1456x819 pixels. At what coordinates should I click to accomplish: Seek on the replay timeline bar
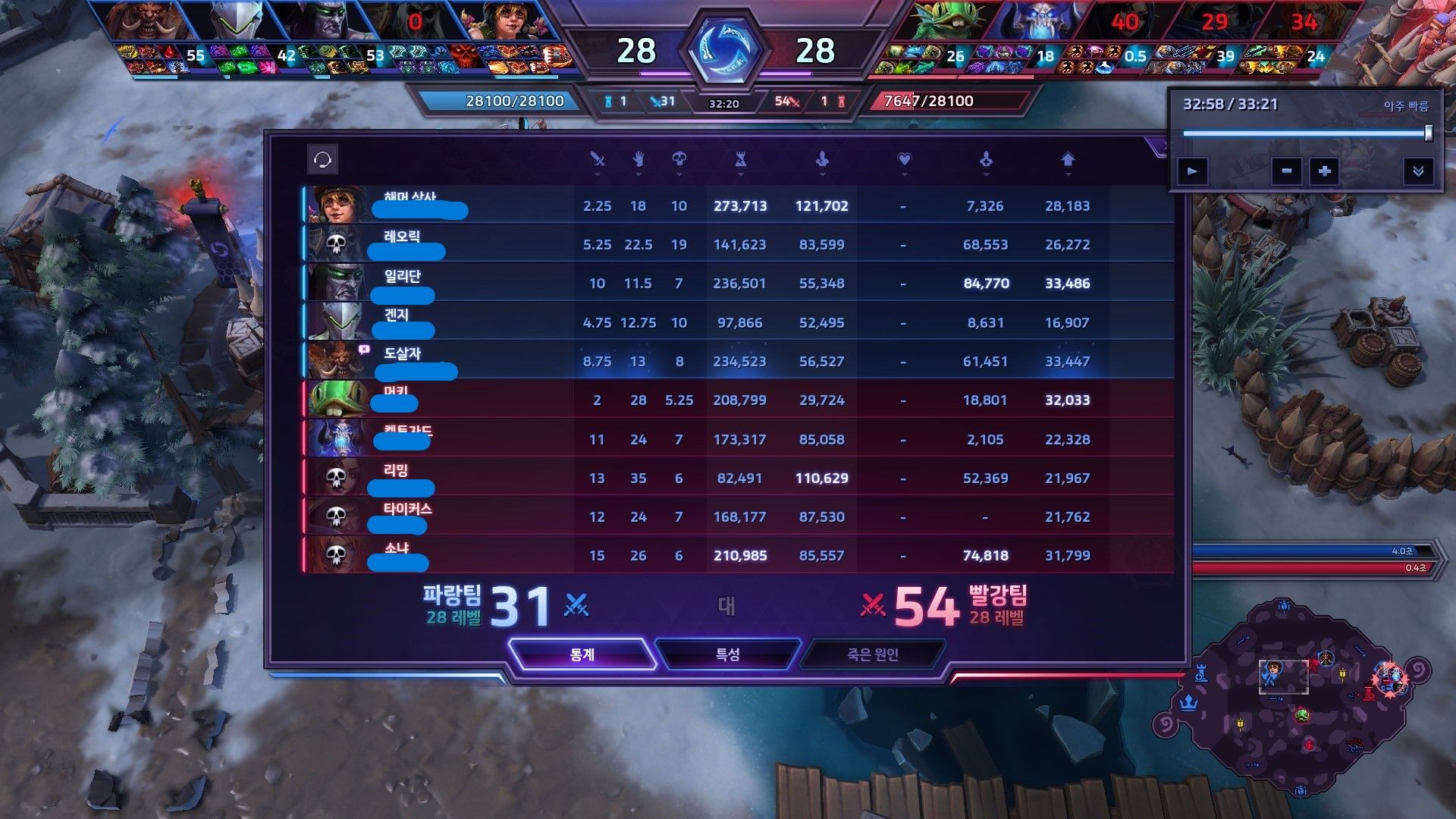pyautogui.click(x=1304, y=133)
